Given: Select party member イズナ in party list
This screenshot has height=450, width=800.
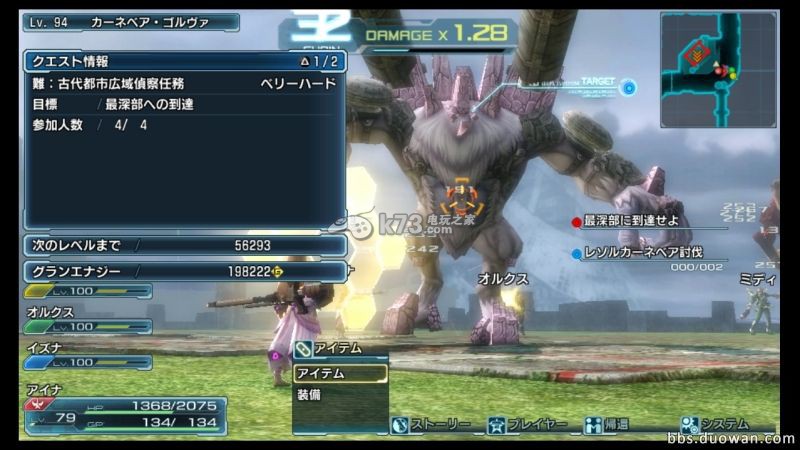Looking at the screenshot, I should coord(88,356).
